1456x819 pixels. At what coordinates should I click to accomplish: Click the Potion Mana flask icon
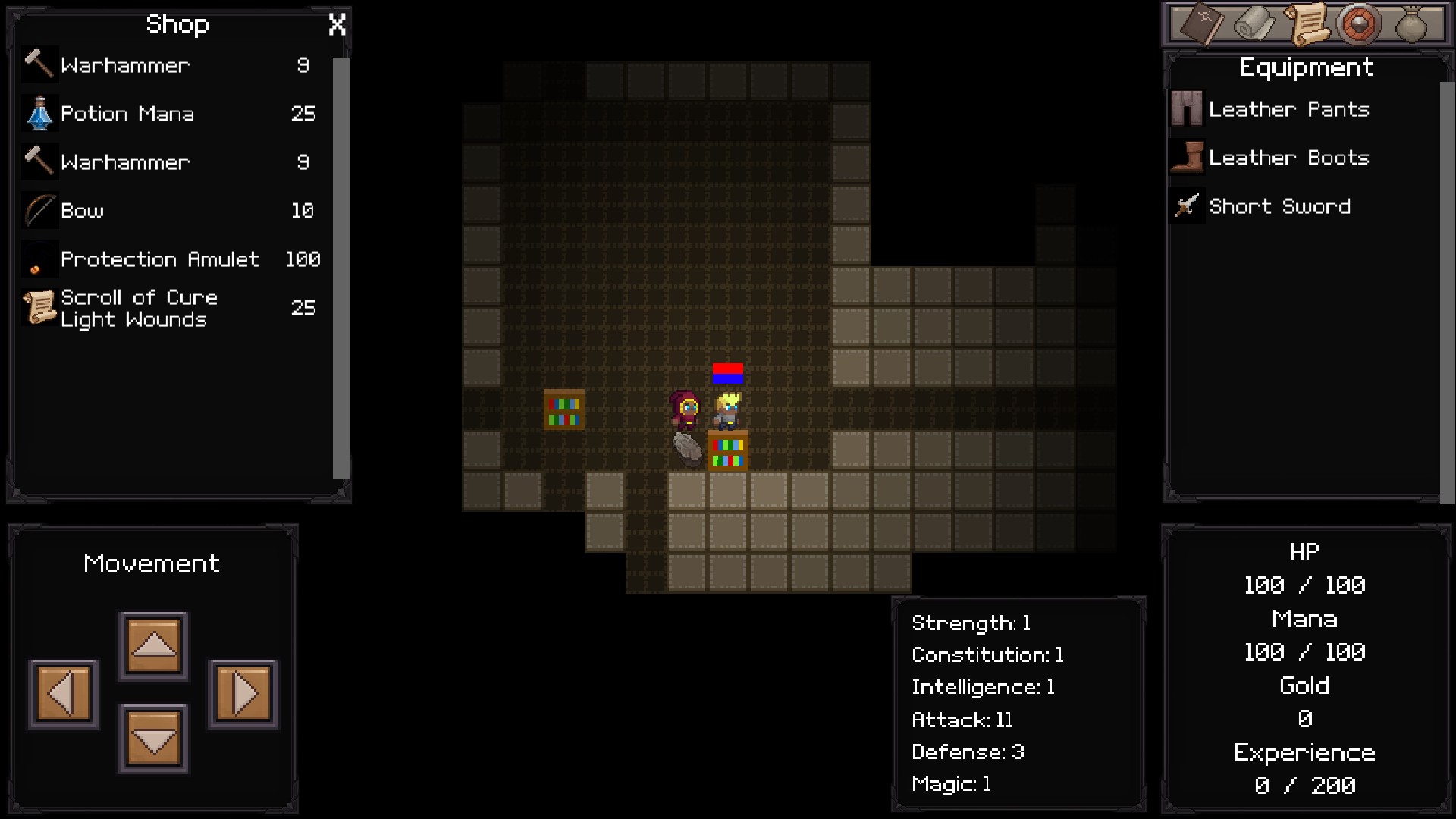point(39,113)
